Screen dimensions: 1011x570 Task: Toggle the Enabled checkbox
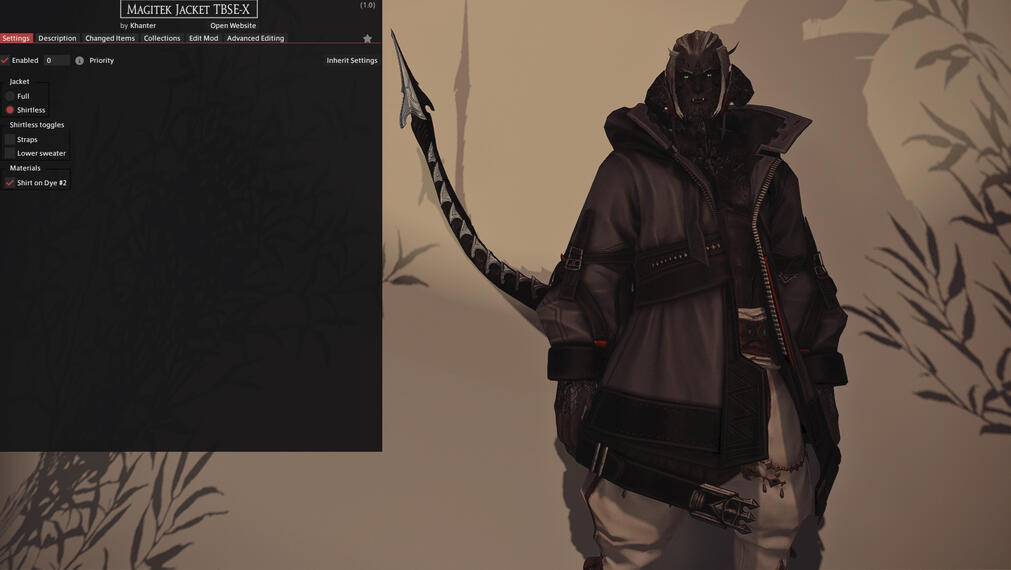click(x=6, y=61)
